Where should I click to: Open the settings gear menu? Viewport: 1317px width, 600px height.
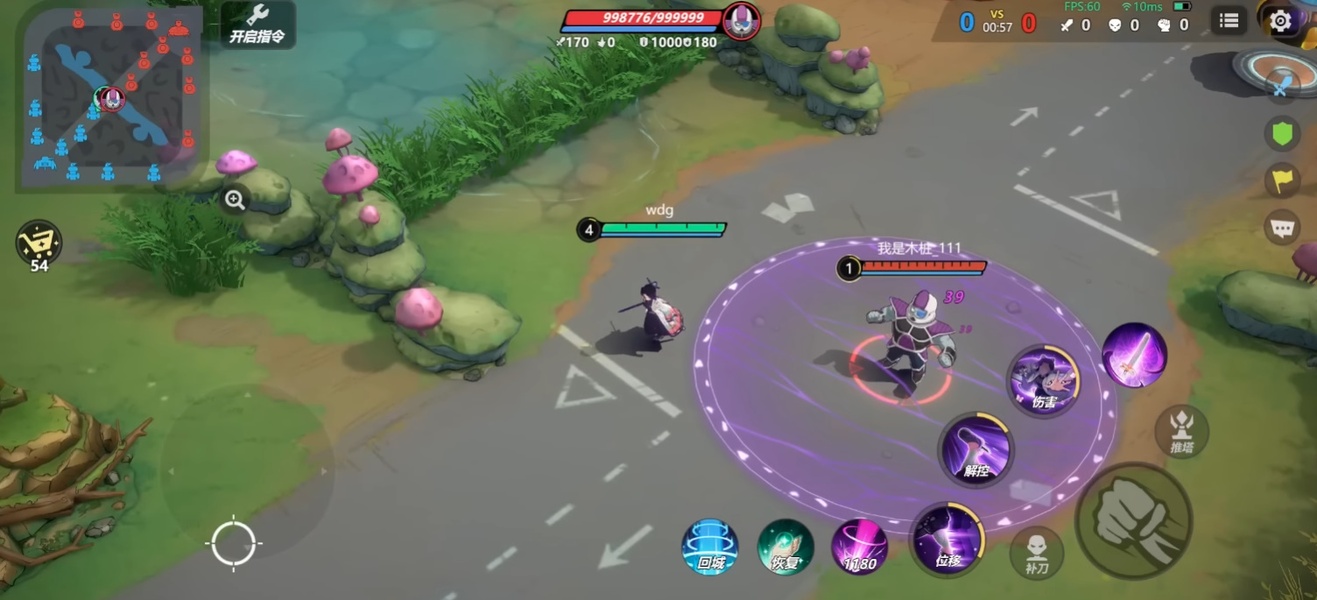[x=1280, y=20]
